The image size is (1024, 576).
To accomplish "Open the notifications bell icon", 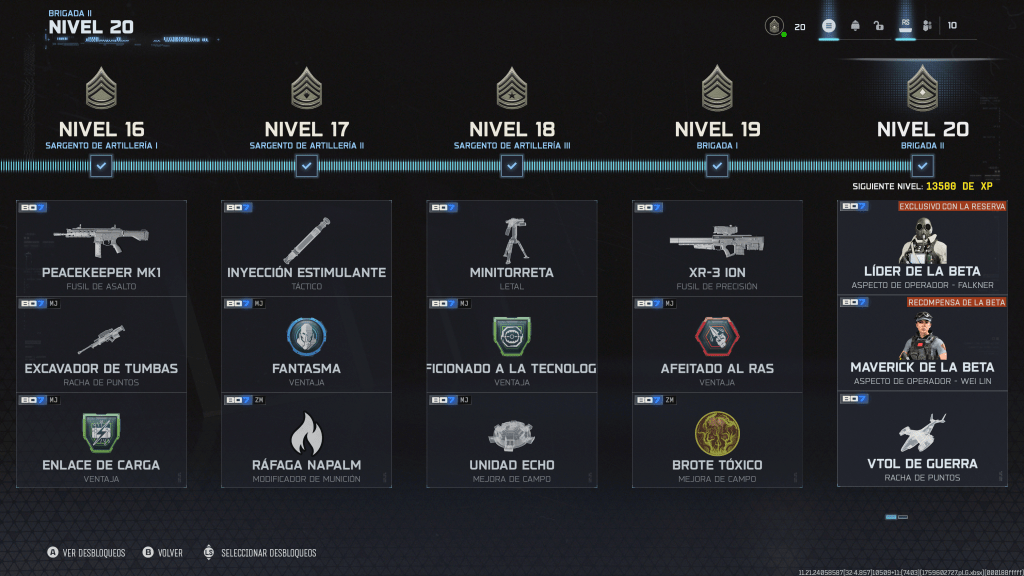I will 856,26.
